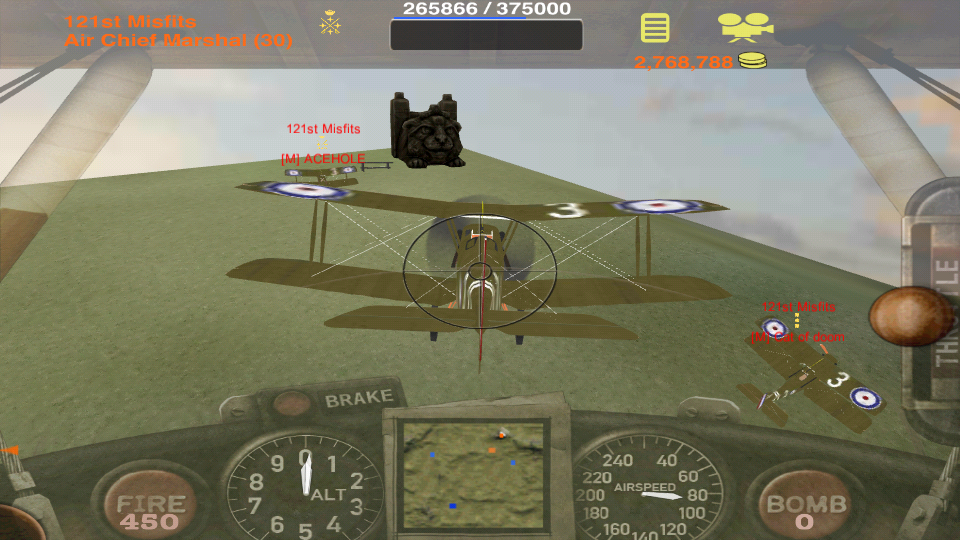Grab the round throttle knob
This screenshot has height=540, width=960.
point(909,316)
